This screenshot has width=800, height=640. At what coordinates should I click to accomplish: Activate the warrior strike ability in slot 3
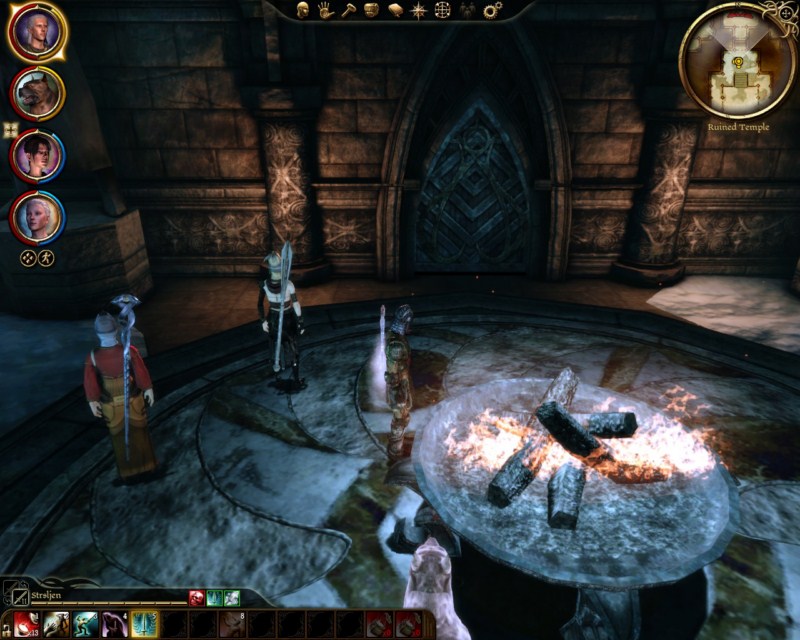pos(81,625)
